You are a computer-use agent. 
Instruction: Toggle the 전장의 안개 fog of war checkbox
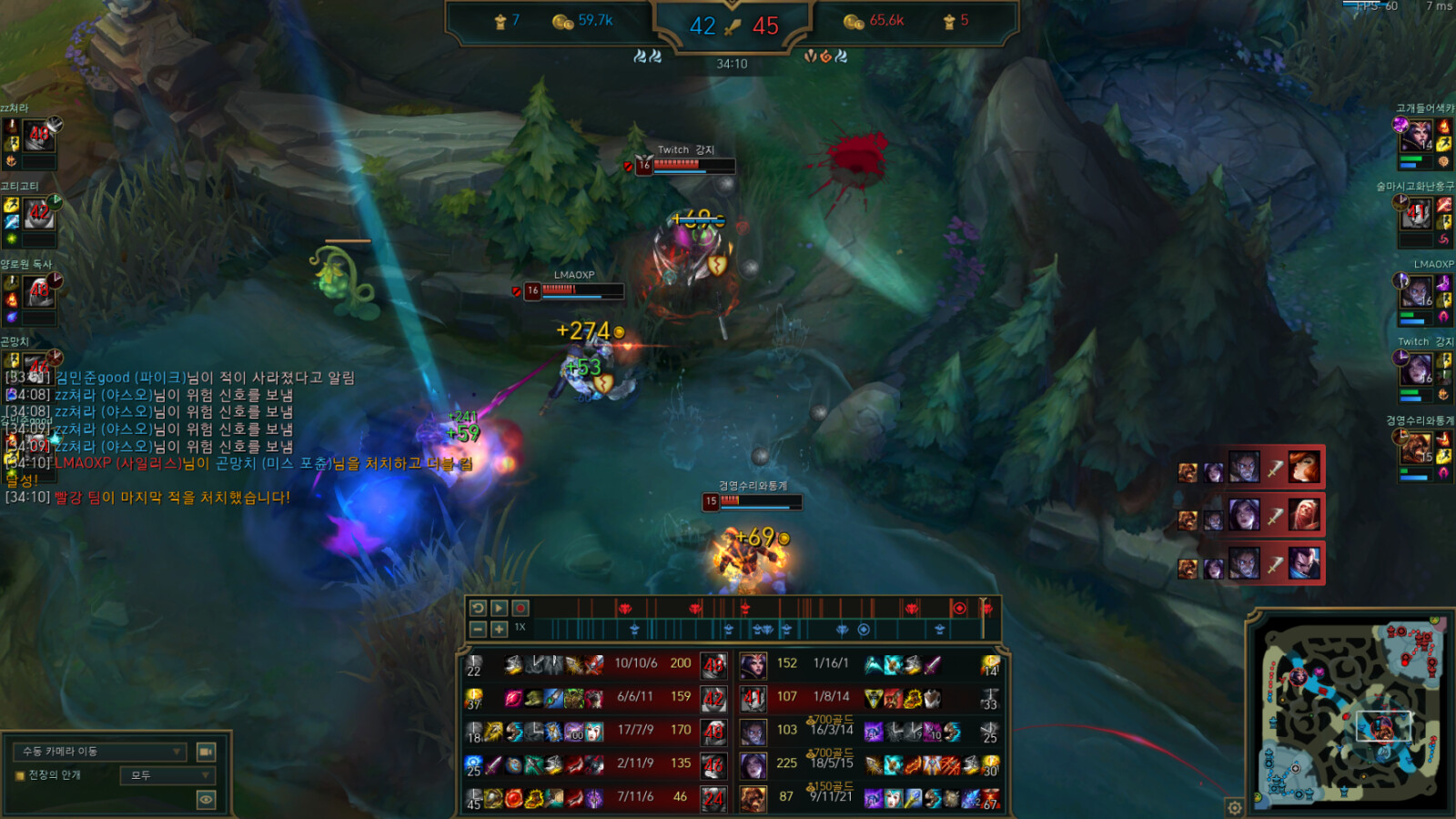click(20, 776)
